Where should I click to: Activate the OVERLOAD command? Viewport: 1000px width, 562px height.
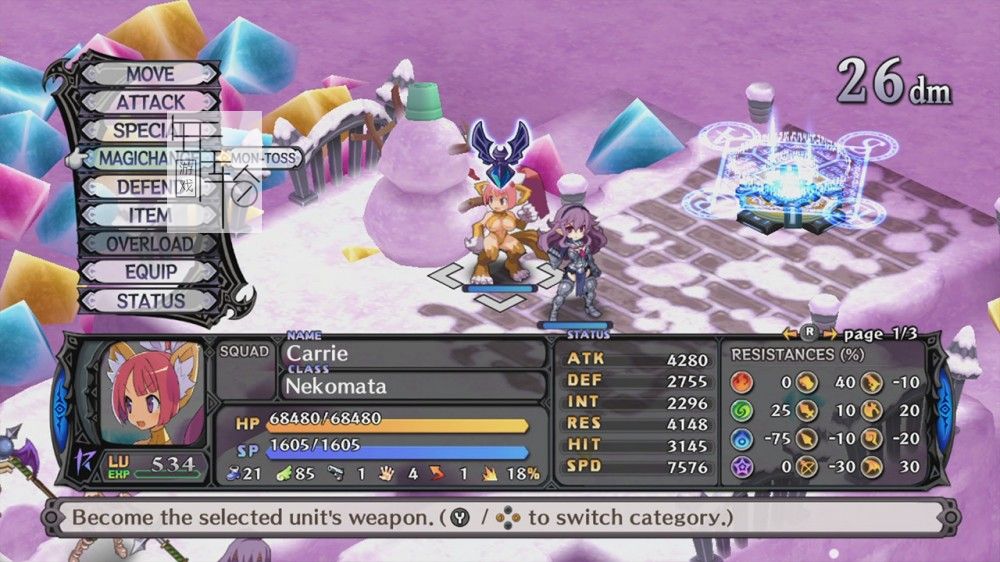tap(150, 243)
